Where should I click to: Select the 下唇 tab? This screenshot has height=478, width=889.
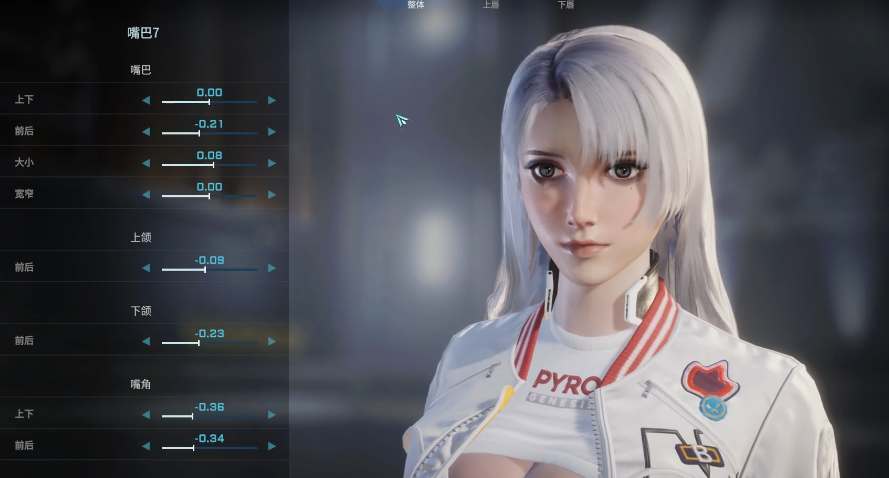click(566, 5)
